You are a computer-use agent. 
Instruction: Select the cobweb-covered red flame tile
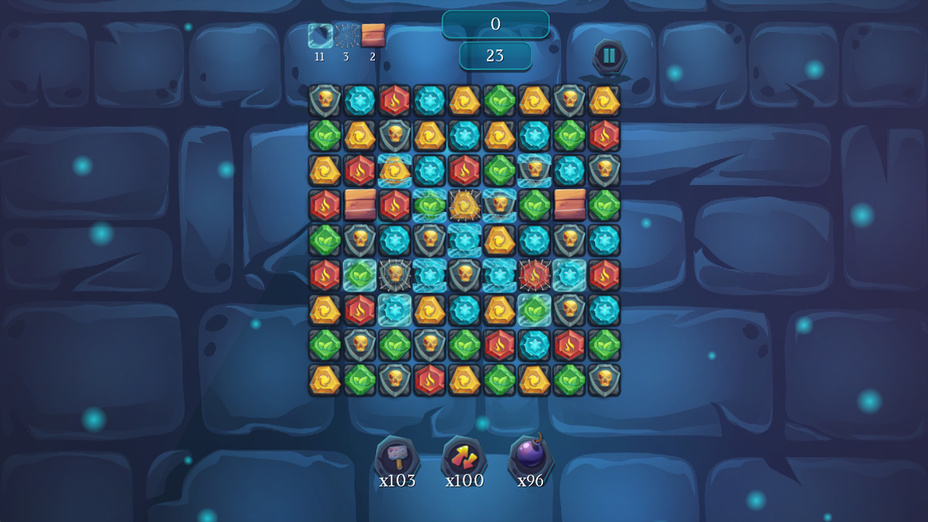(x=534, y=274)
